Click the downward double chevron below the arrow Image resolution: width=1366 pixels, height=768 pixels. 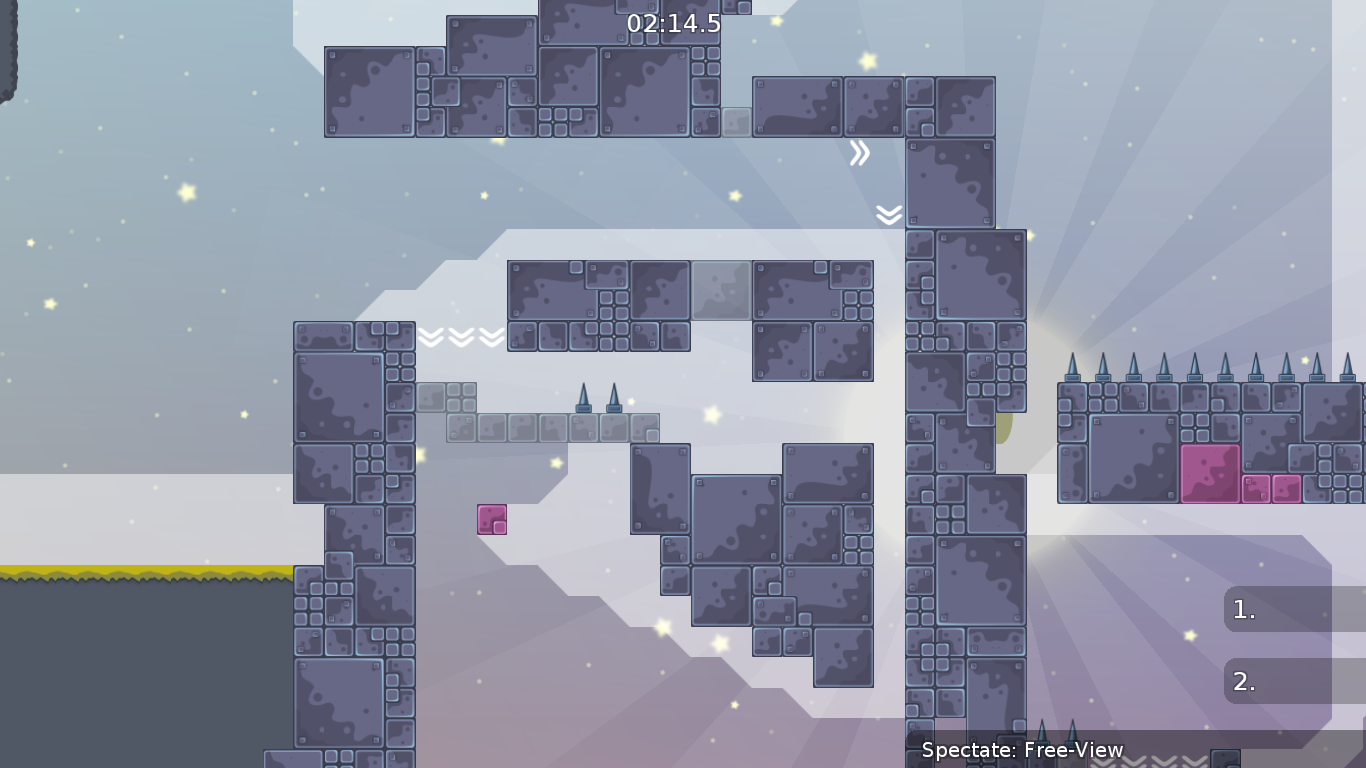point(887,213)
